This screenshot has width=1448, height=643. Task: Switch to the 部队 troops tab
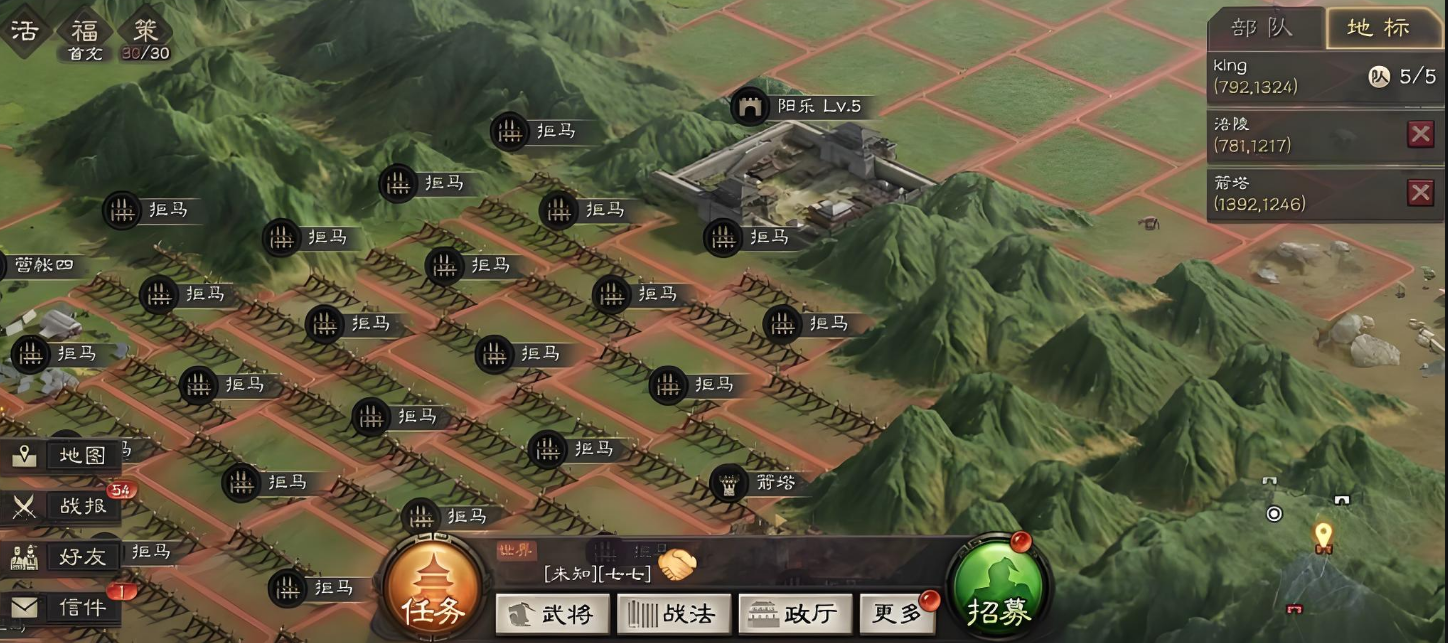point(1262,28)
